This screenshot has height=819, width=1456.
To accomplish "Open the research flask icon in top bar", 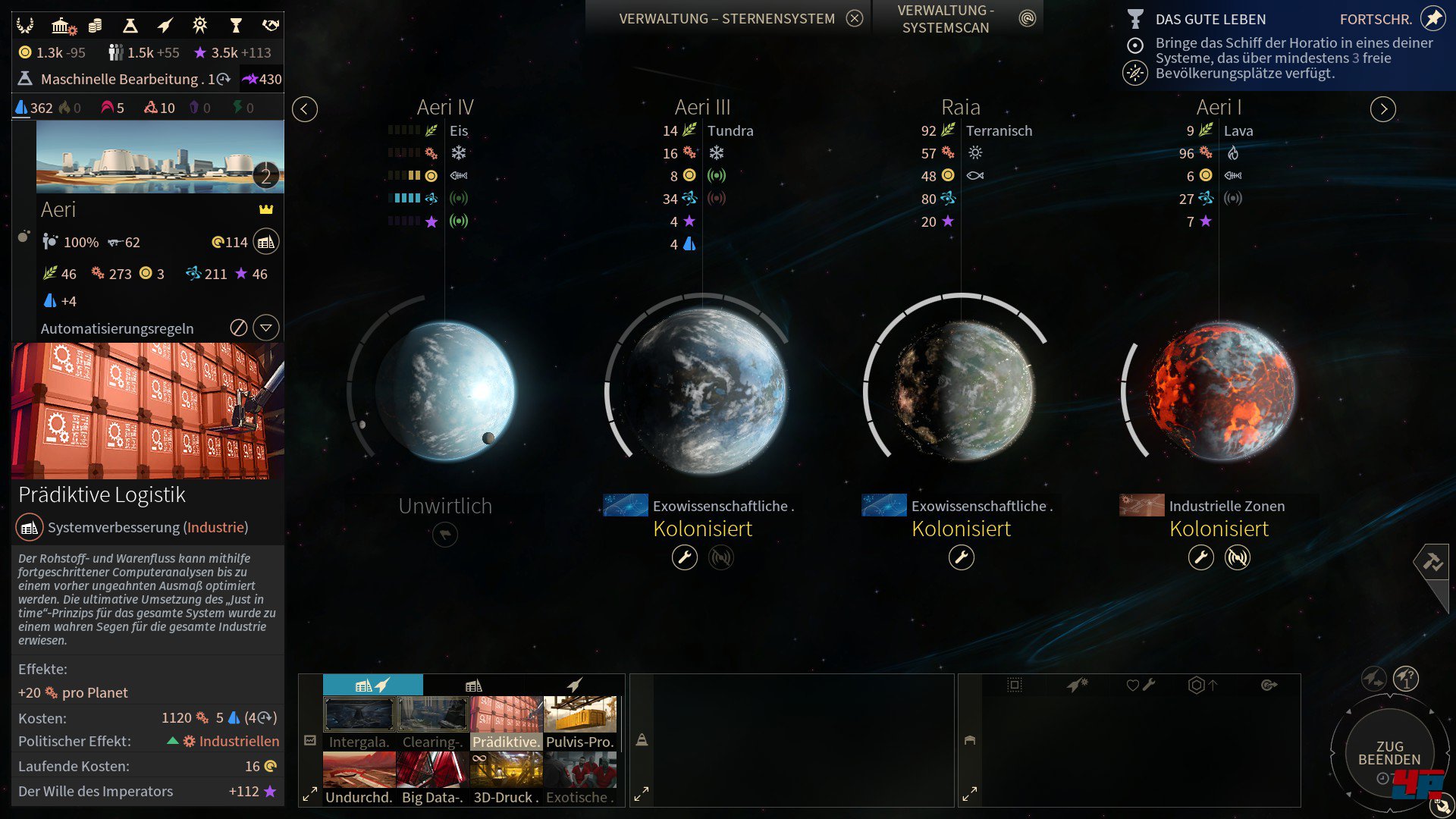I will [x=130, y=26].
